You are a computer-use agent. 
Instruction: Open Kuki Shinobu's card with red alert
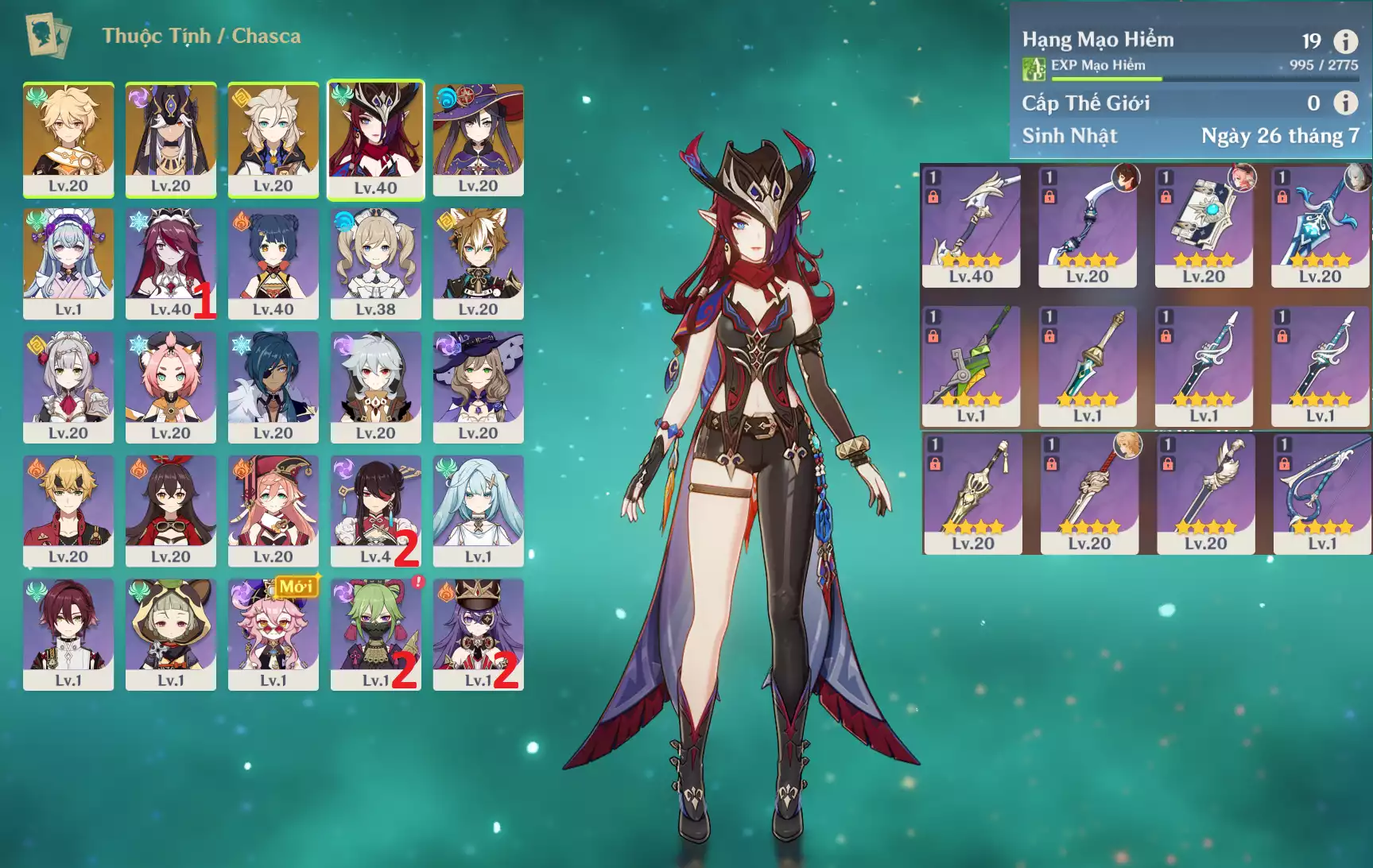coord(375,634)
